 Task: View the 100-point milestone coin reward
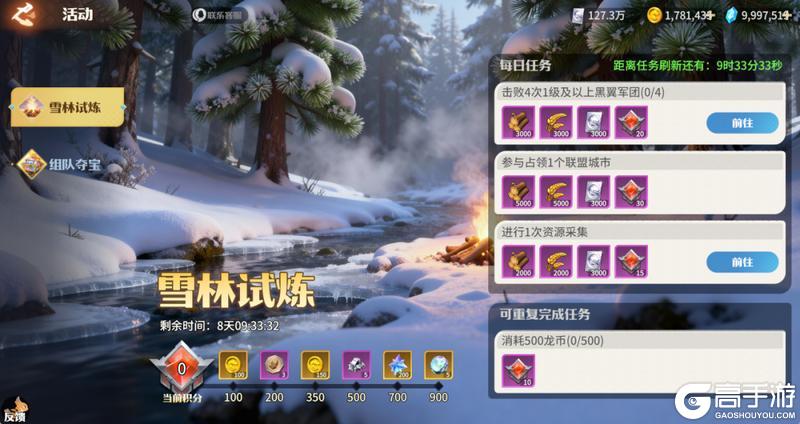click(233, 365)
